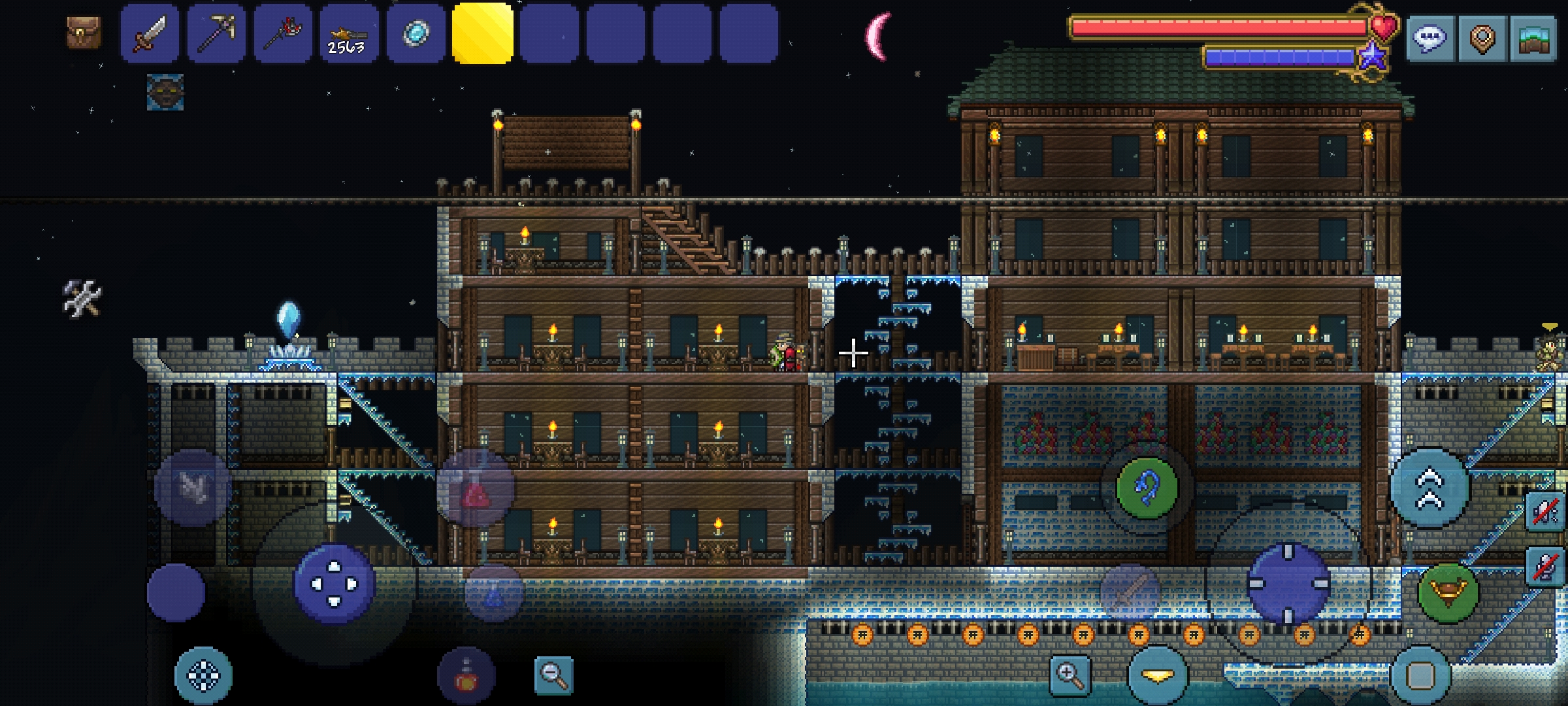
Task: Open the crossed hammer and wrench menu
Action: (x=82, y=299)
